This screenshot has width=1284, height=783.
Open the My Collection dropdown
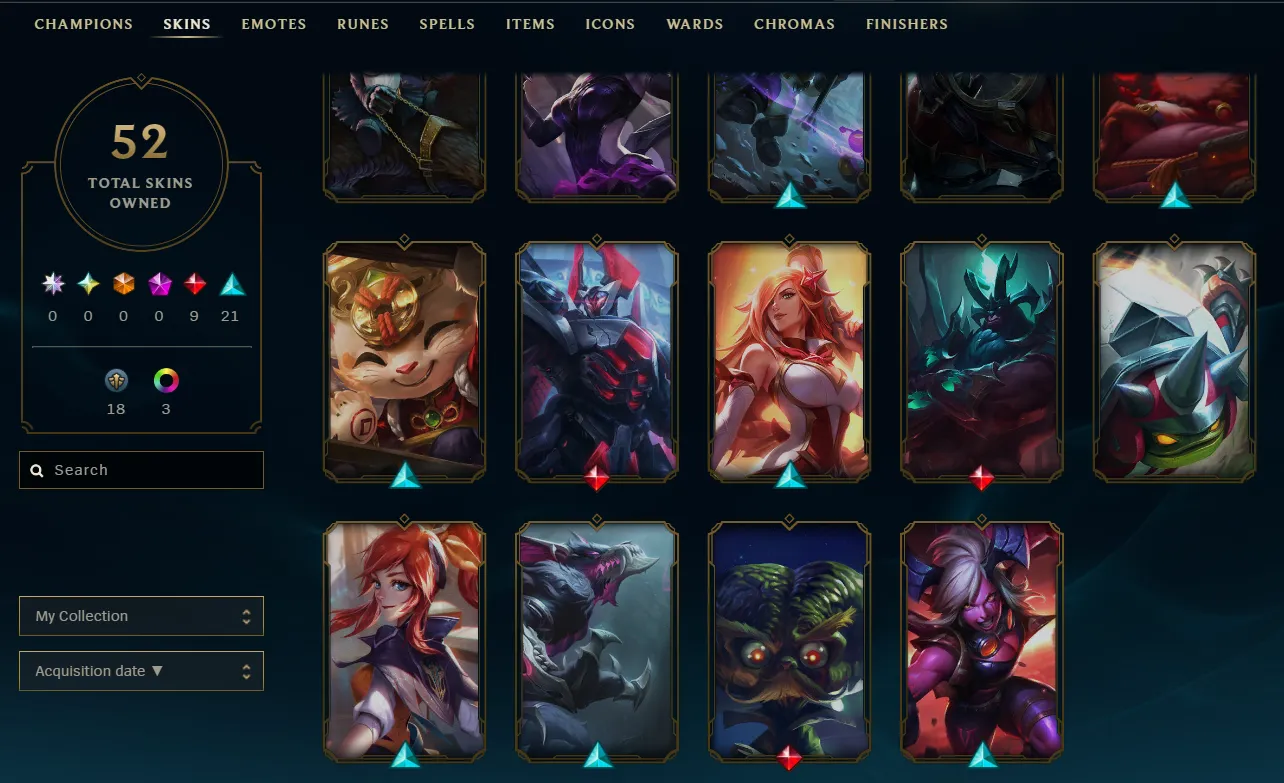coord(141,616)
